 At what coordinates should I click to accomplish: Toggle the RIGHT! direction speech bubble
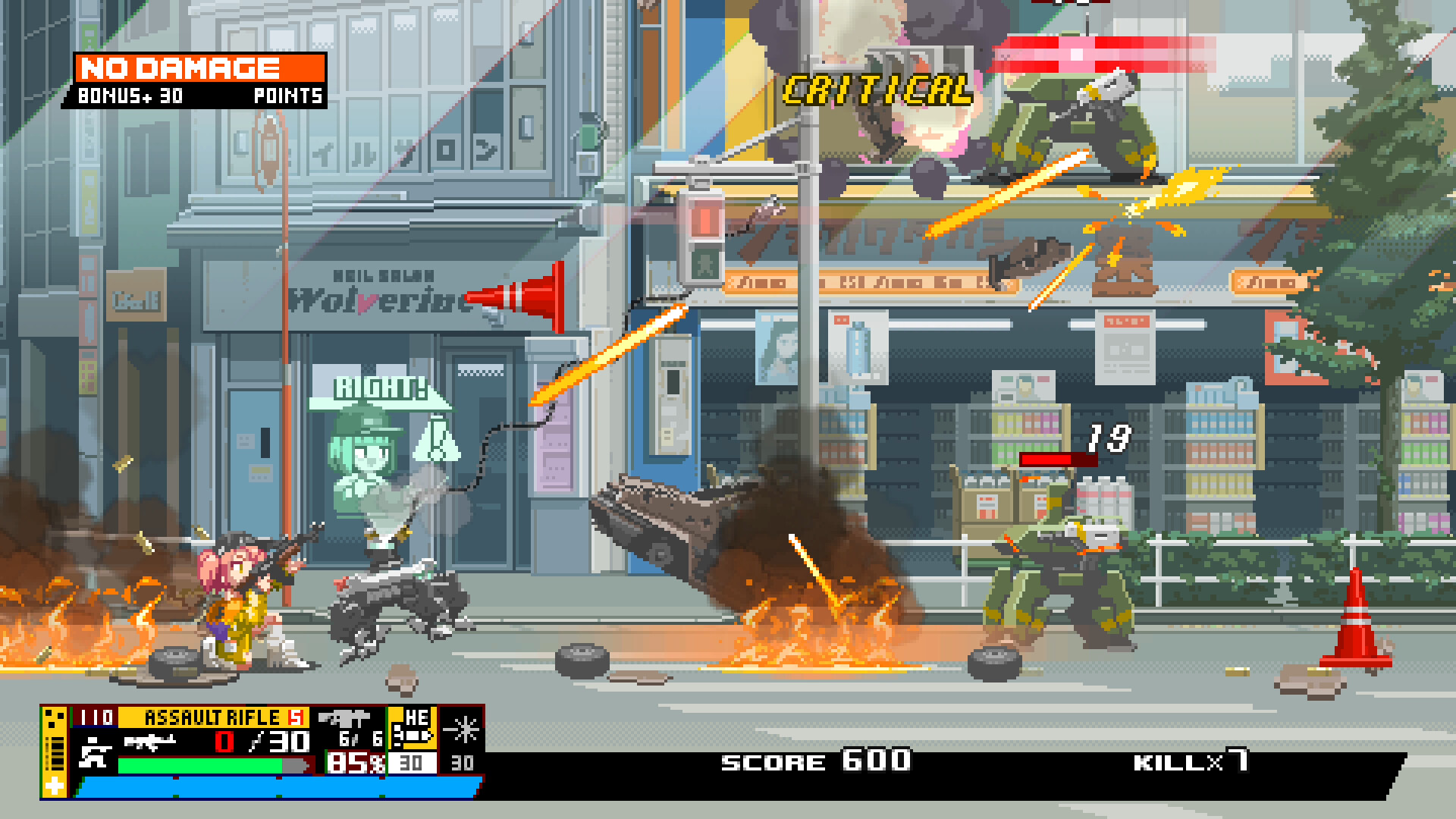pyautogui.click(x=381, y=389)
